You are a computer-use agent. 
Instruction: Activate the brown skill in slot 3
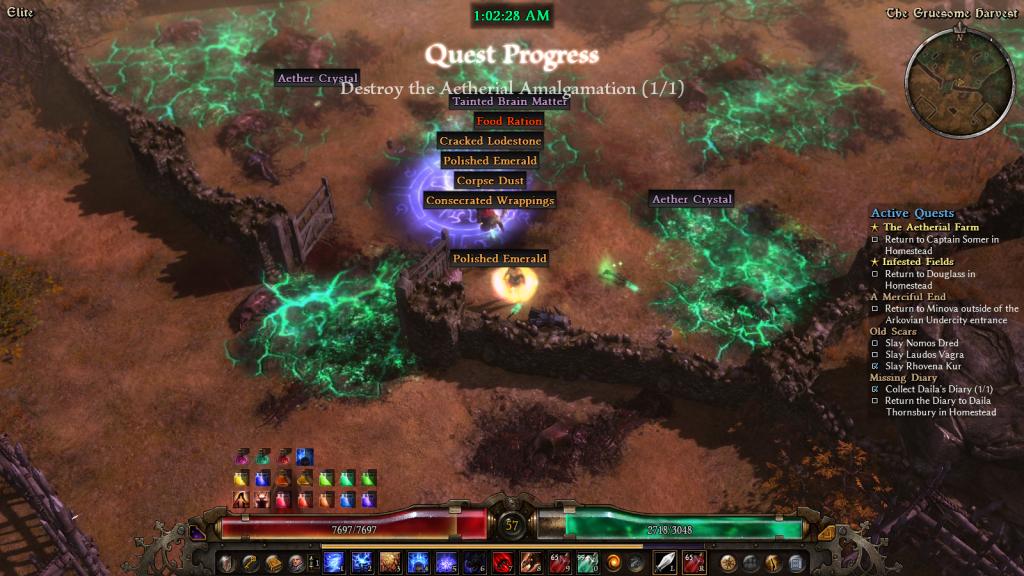(390, 563)
